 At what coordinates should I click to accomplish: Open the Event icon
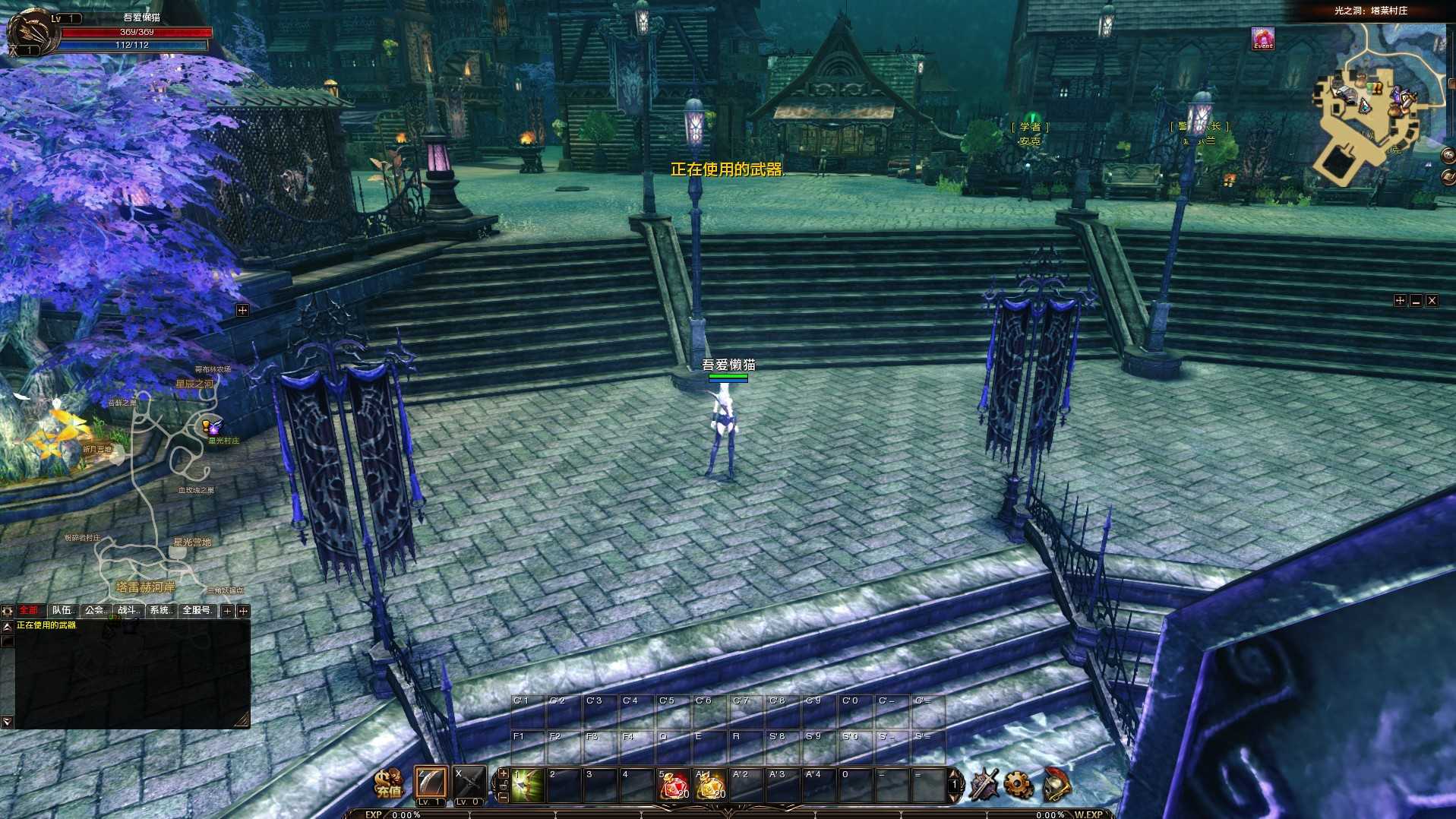tap(1262, 39)
